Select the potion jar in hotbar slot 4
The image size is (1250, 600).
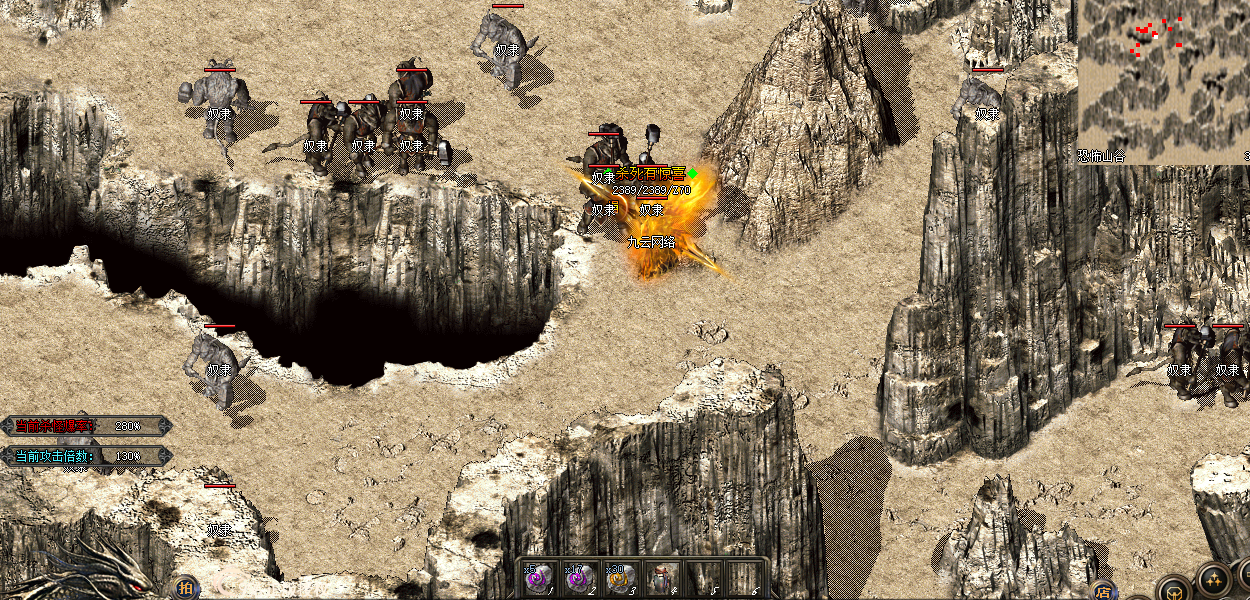pyautogui.click(x=662, y=578)
